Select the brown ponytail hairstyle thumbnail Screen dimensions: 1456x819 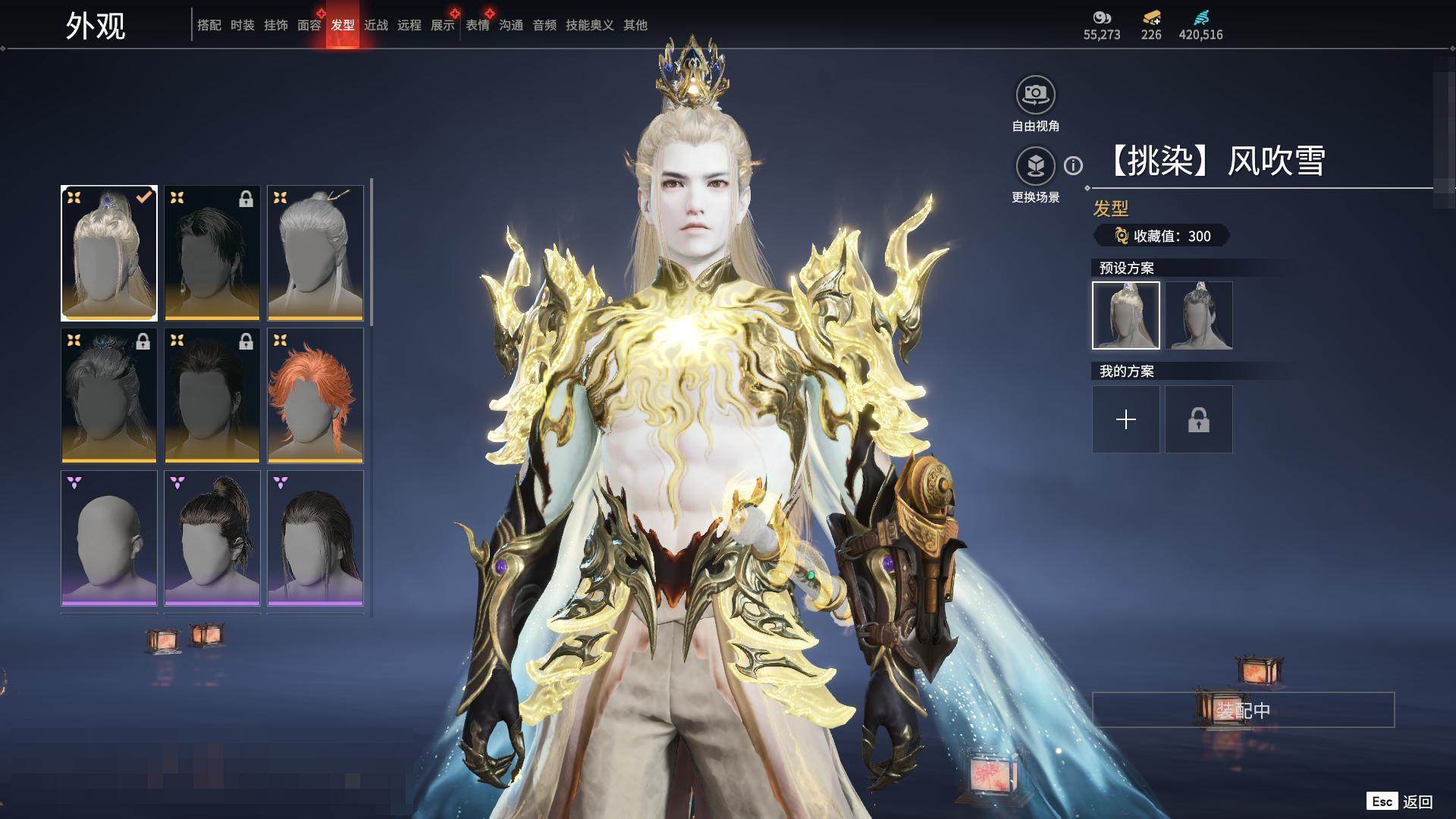pyautogui.click(x=212, y=538)
